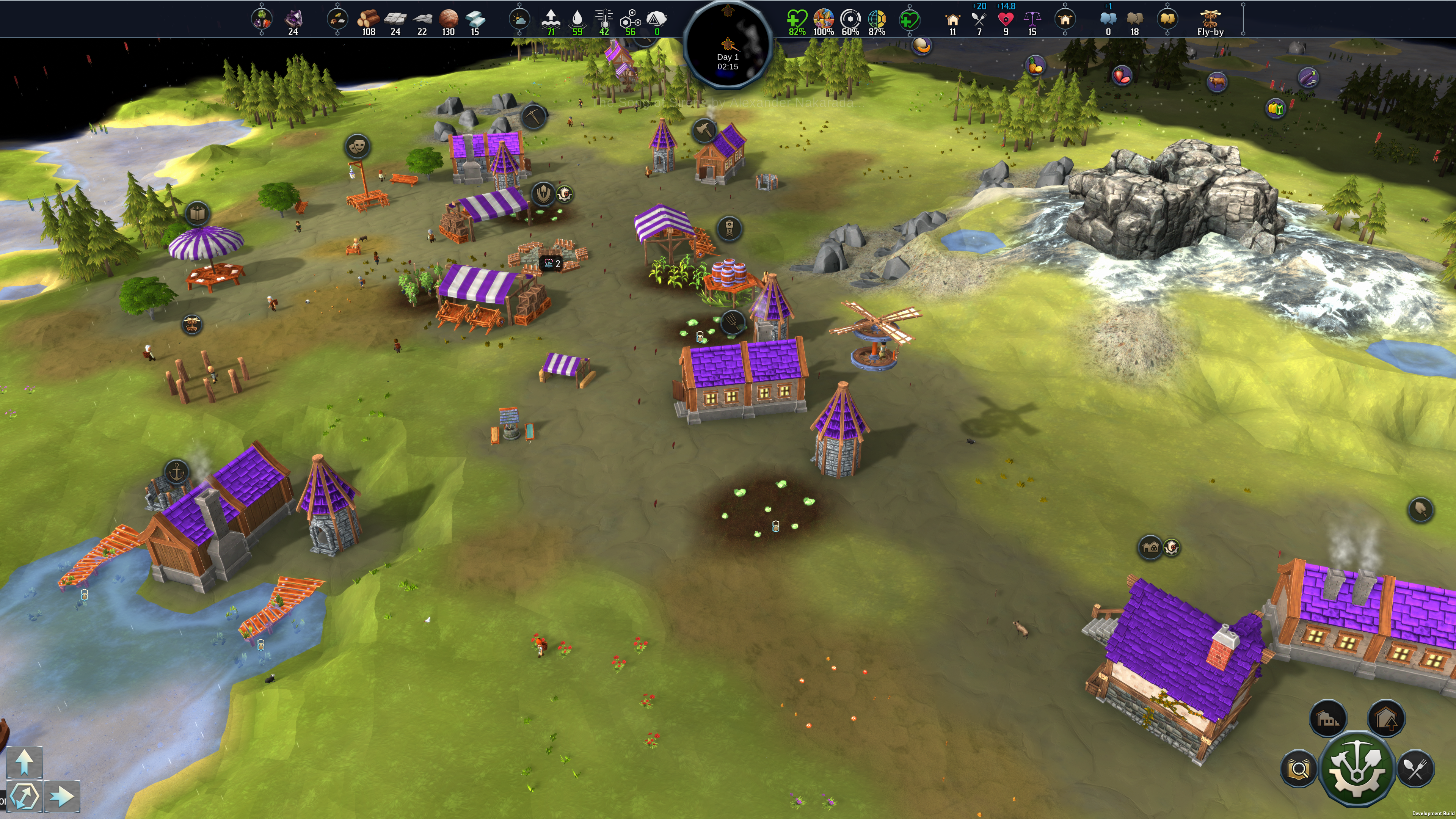This screenshot has width=1456, height=819.
Task: Click the hexagon with diagonal arrows button
Action: tap(24, 796)
